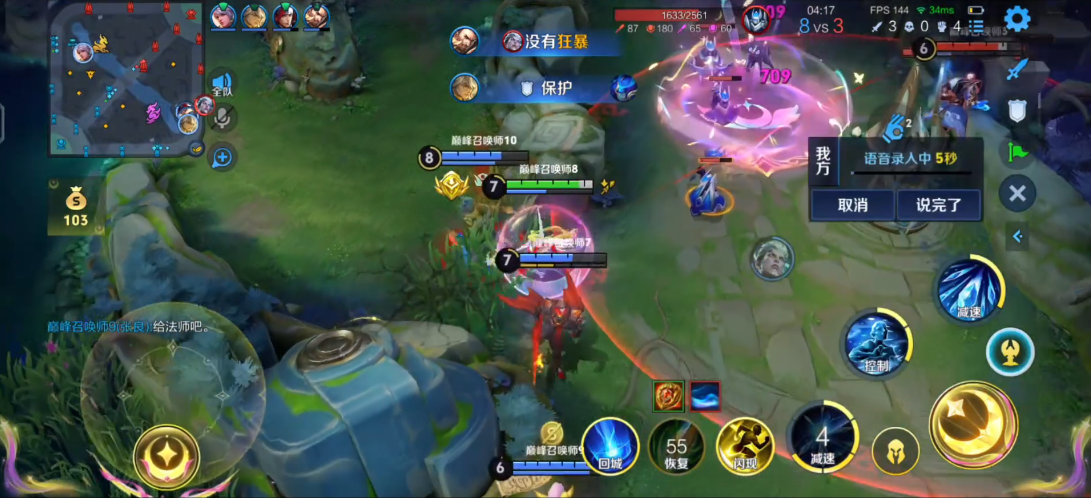Activate the 回城 recall ability

coord(610,444)
